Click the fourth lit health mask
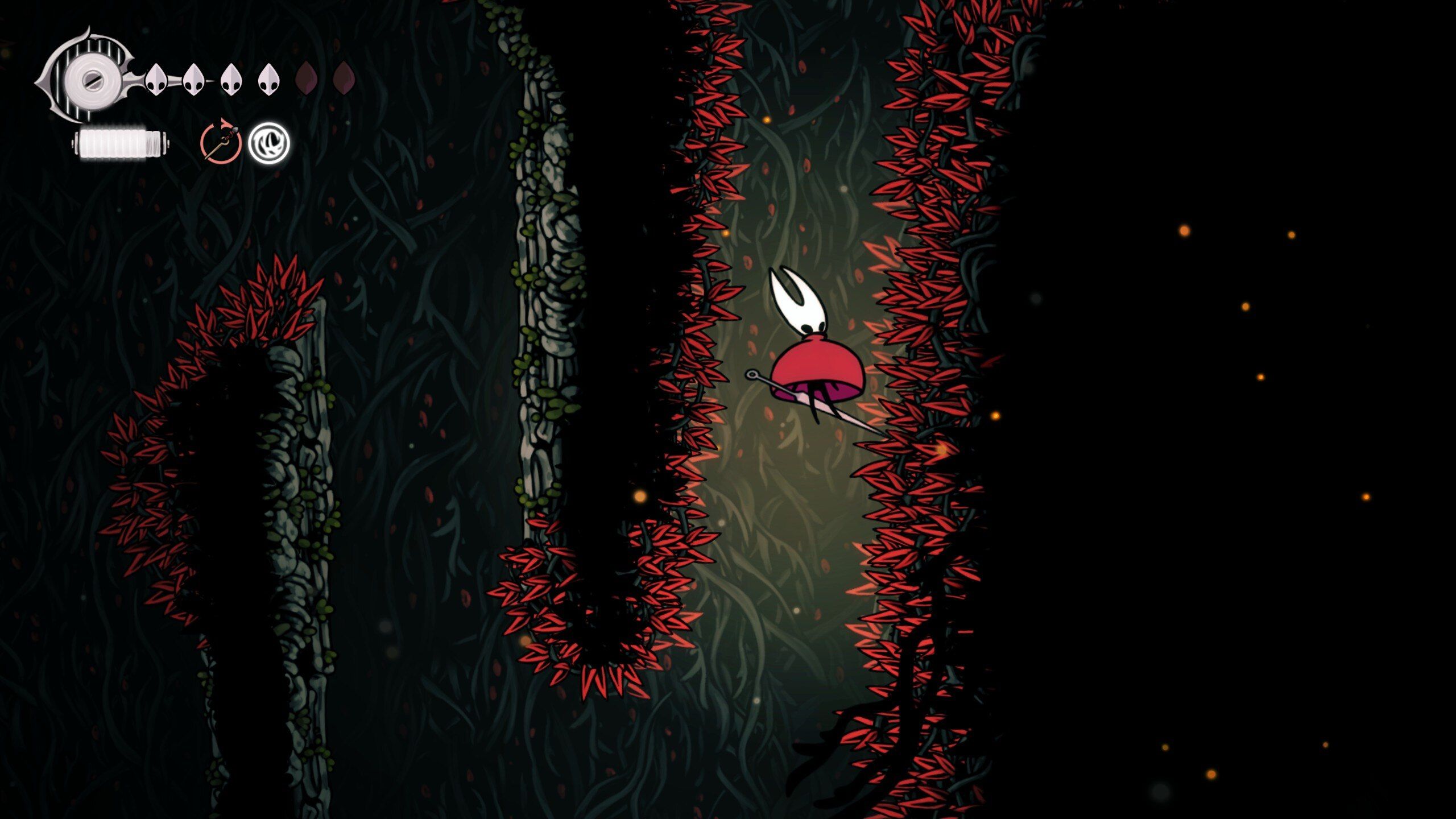 268,80
